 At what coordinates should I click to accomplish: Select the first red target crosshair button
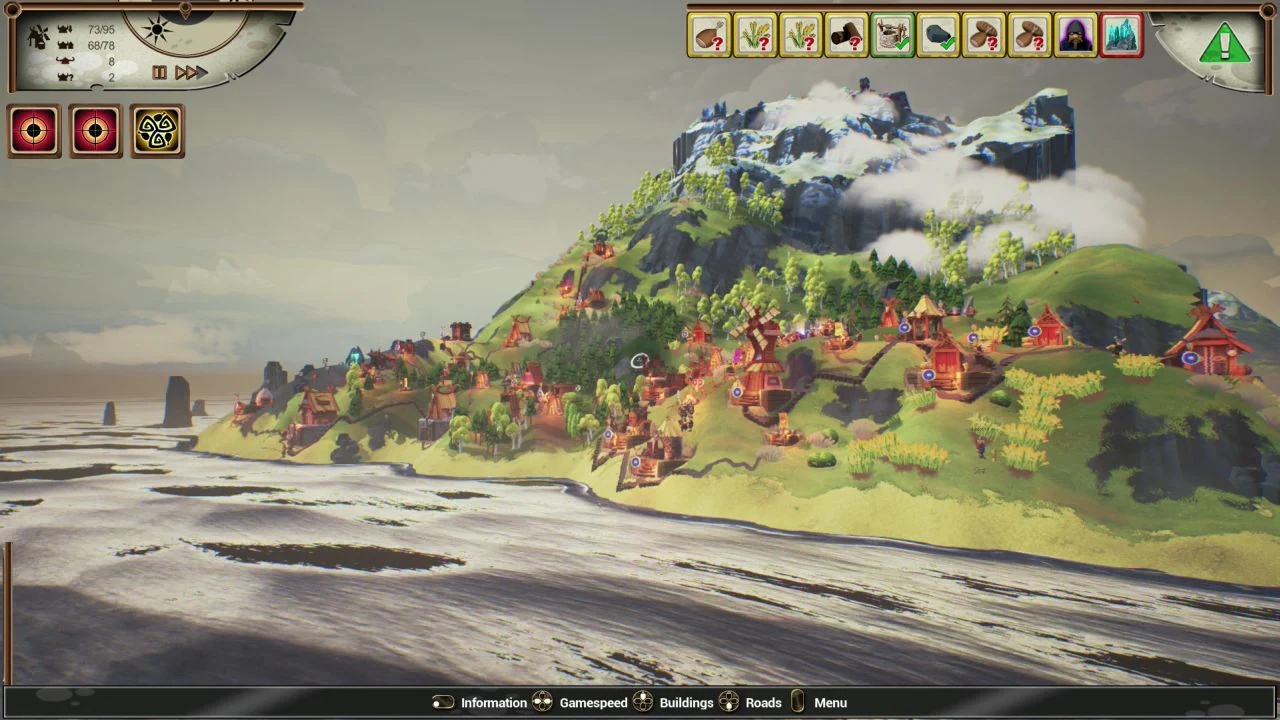[34, 130]
